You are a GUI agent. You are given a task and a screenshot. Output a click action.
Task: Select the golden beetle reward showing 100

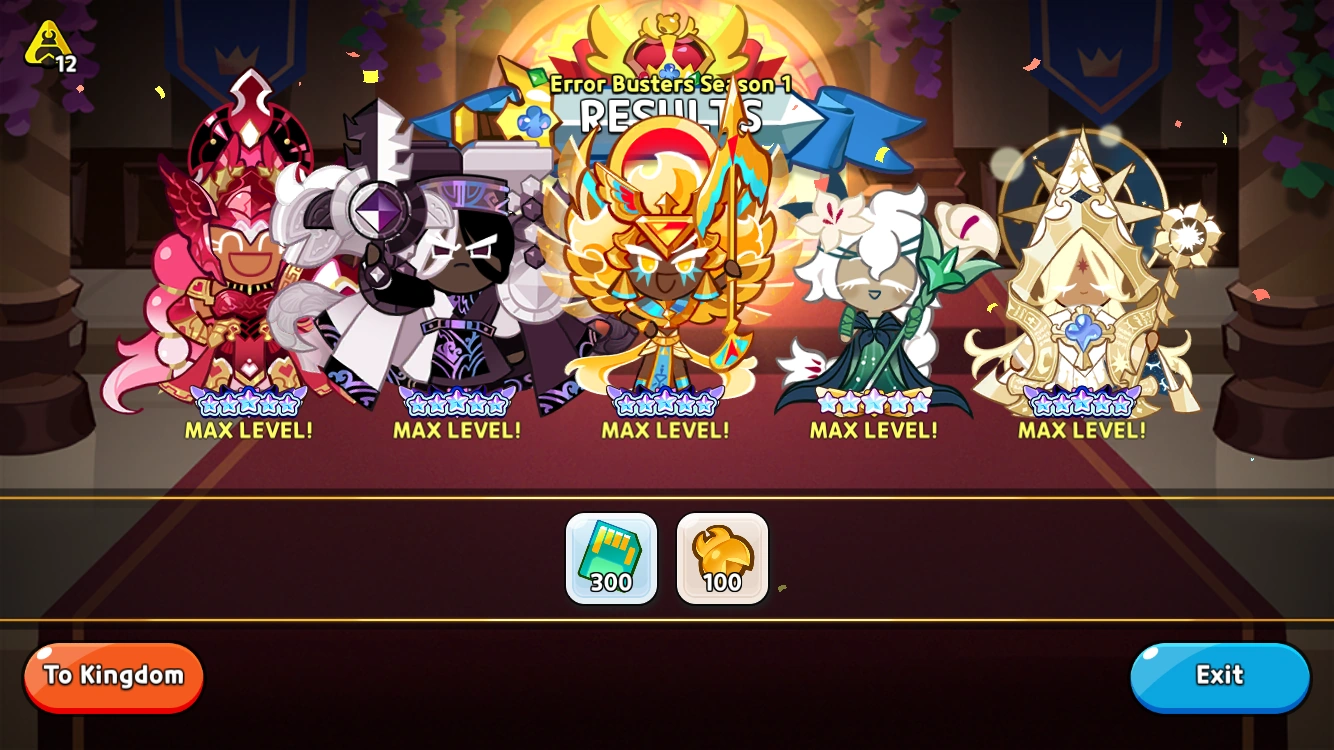tap(722, 558)
